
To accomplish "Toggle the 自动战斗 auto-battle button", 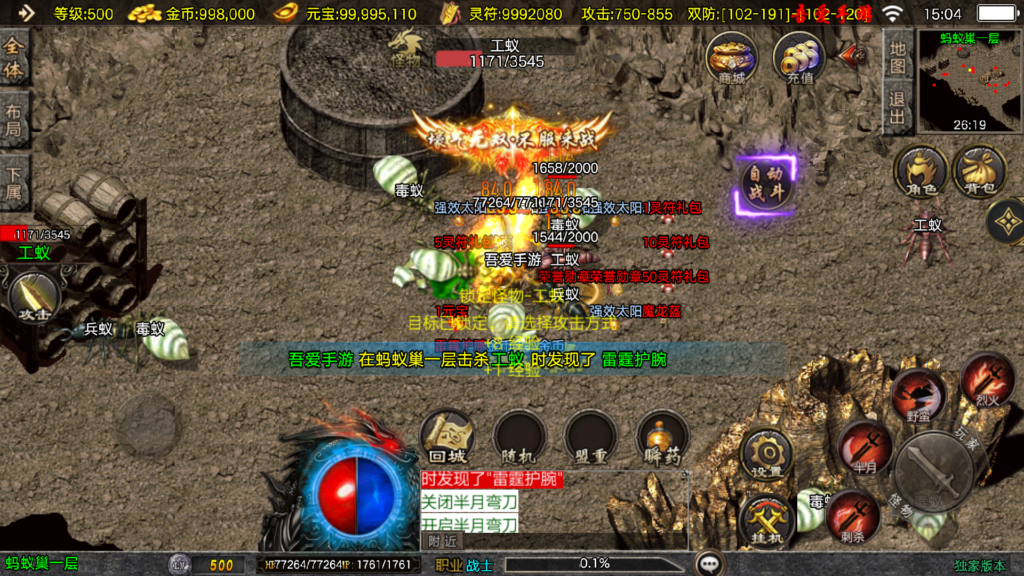I will (x=766, y=183).
